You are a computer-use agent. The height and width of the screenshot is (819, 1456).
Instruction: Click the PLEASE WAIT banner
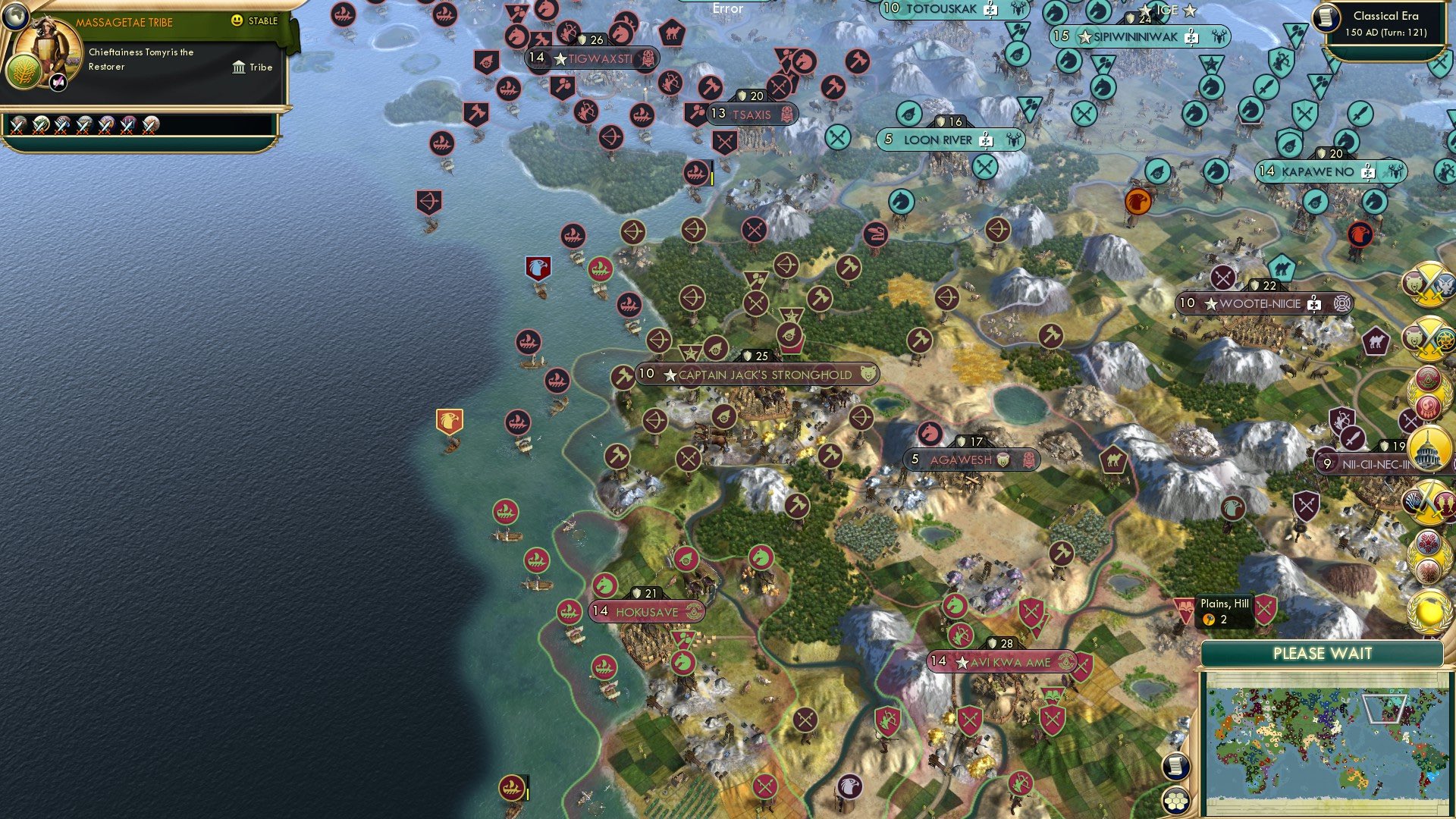click(1324, 653)
